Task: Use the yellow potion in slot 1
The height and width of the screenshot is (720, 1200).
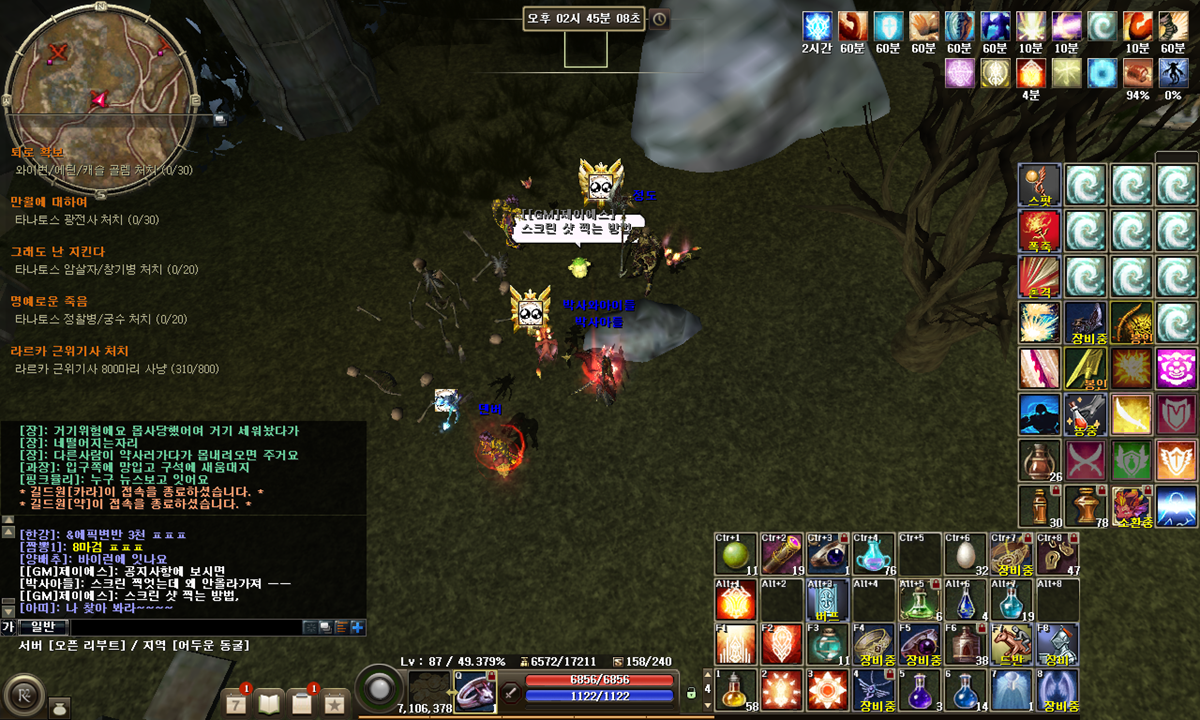Action: pyautogui.click(x=733, y=689)
